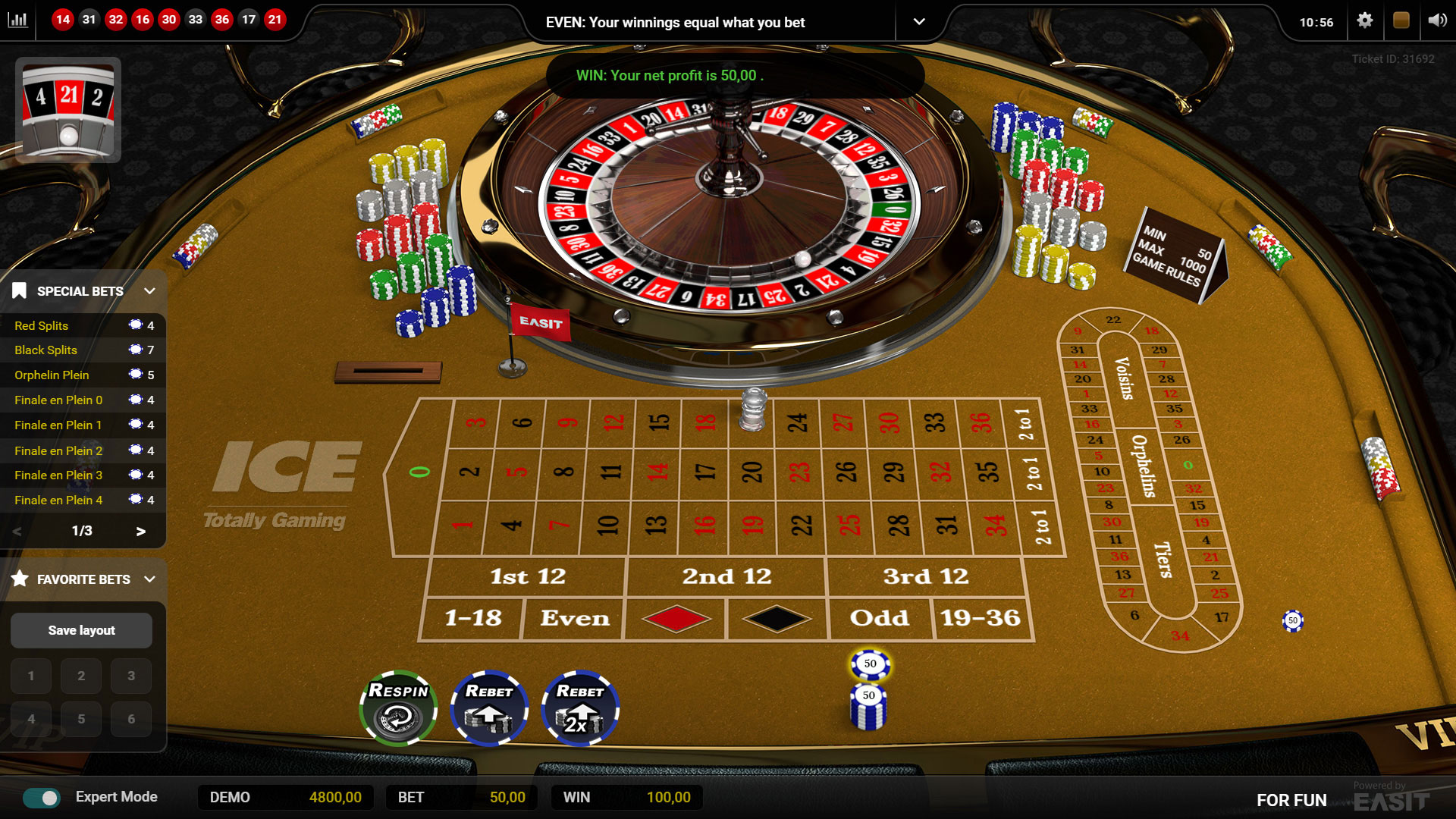Image resolution: width=1456 pixels, height=819 pixels.
Task: Select the Orphelin Plein special bet
Action: pos(52,375)
